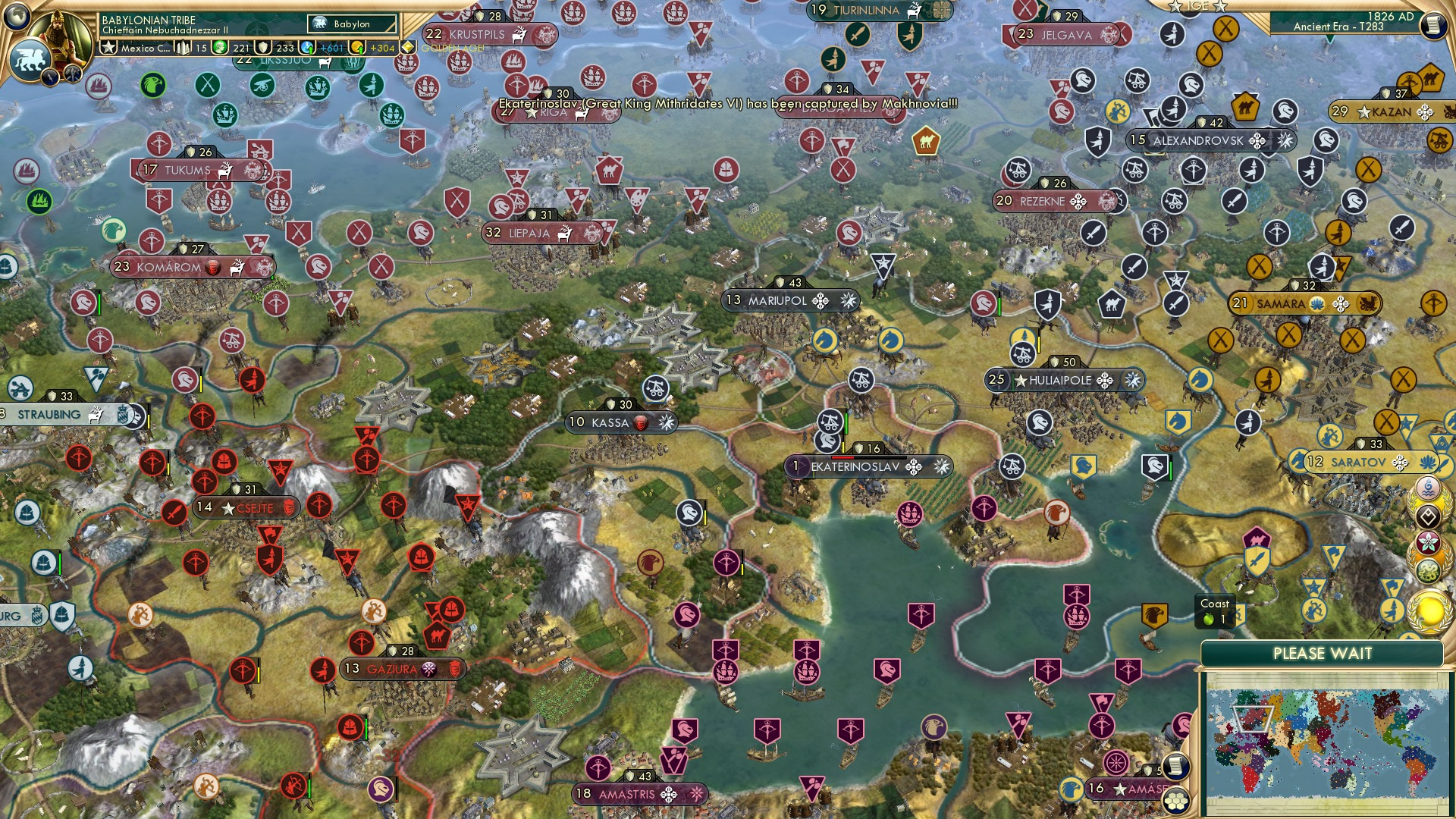The height and width of the screenshot is (819, 1456).
Task: Open the globe overview button
Action: coord(15,14)
